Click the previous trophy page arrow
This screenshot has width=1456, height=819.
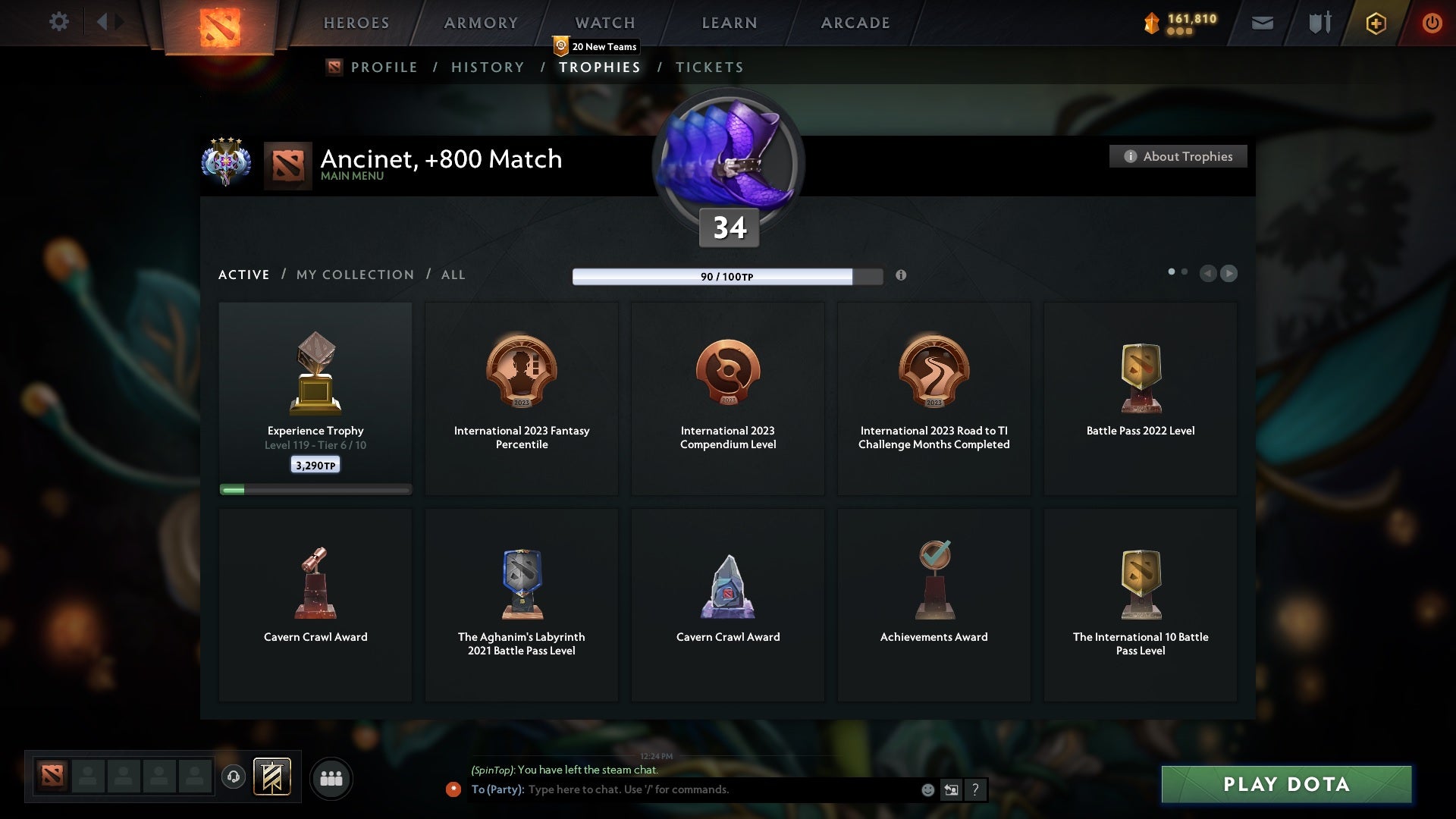1208,274
